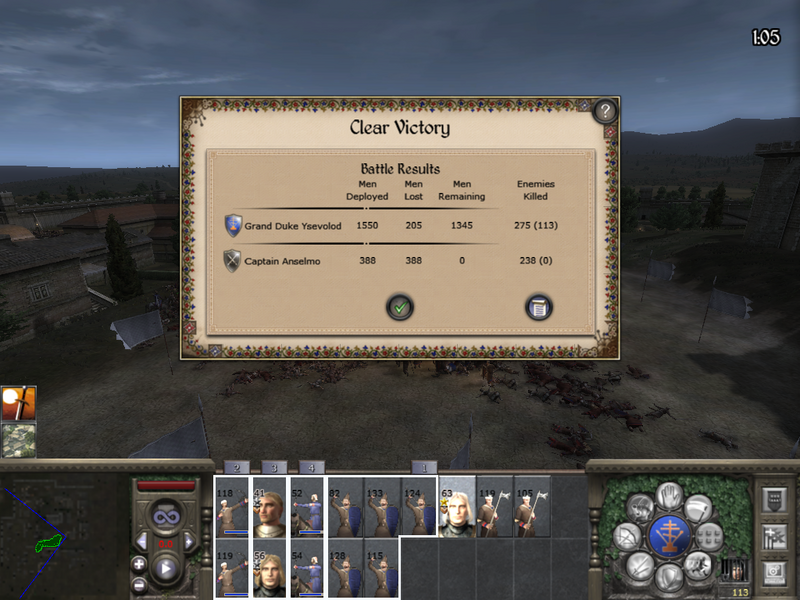The height and width of the screenshot is (600, 800).
Task: Select the unit card with 115 men
Action: point(381,568)
